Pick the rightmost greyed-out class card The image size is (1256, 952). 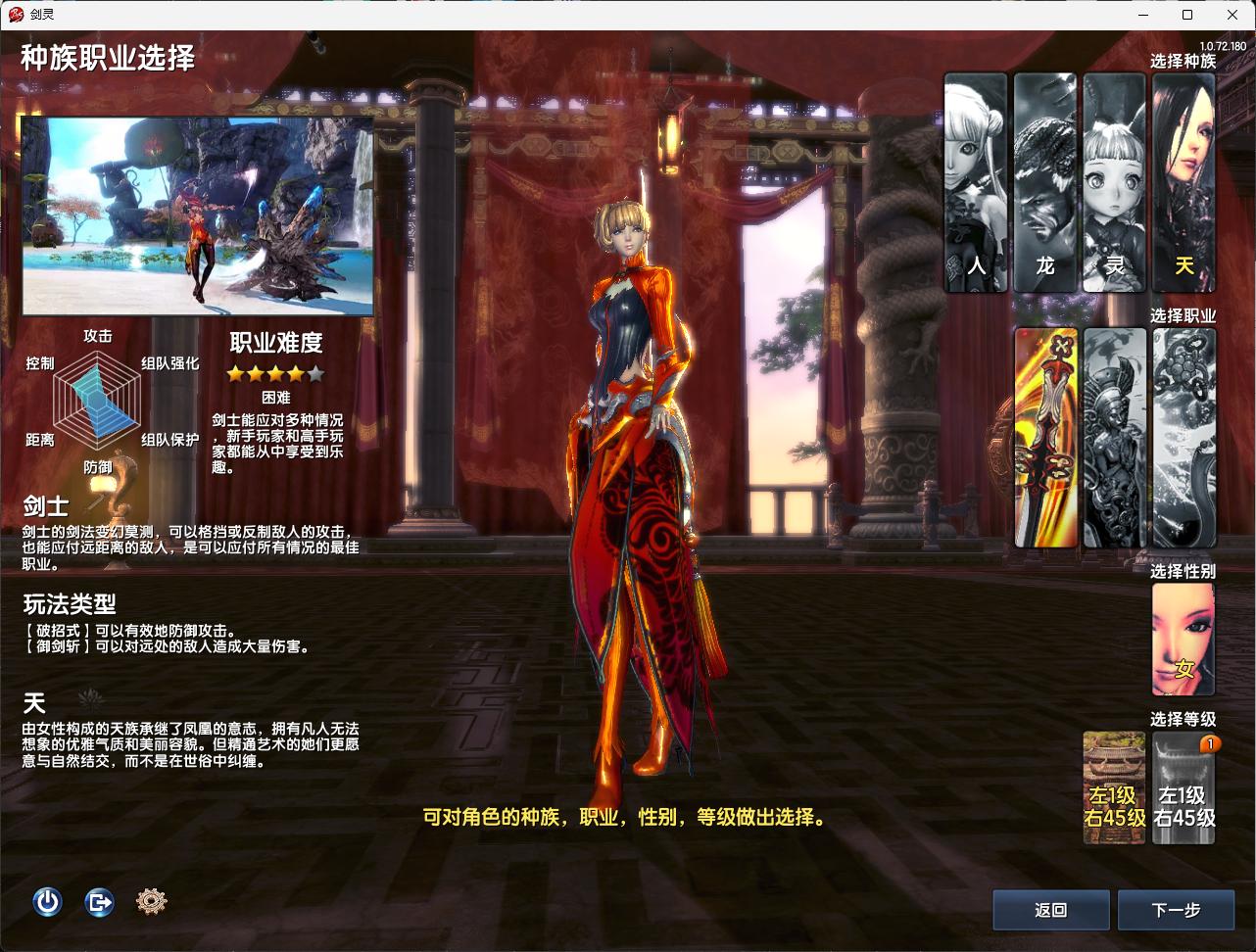[1184, 437]
